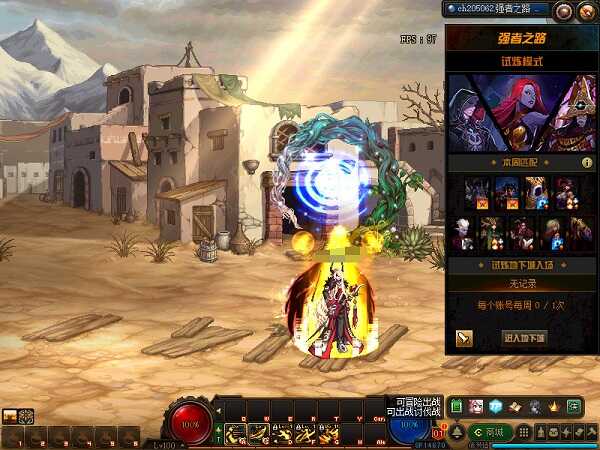600x450 pixels.
Task: Open the 商城 shop button
Action: (x=494, y=432)
